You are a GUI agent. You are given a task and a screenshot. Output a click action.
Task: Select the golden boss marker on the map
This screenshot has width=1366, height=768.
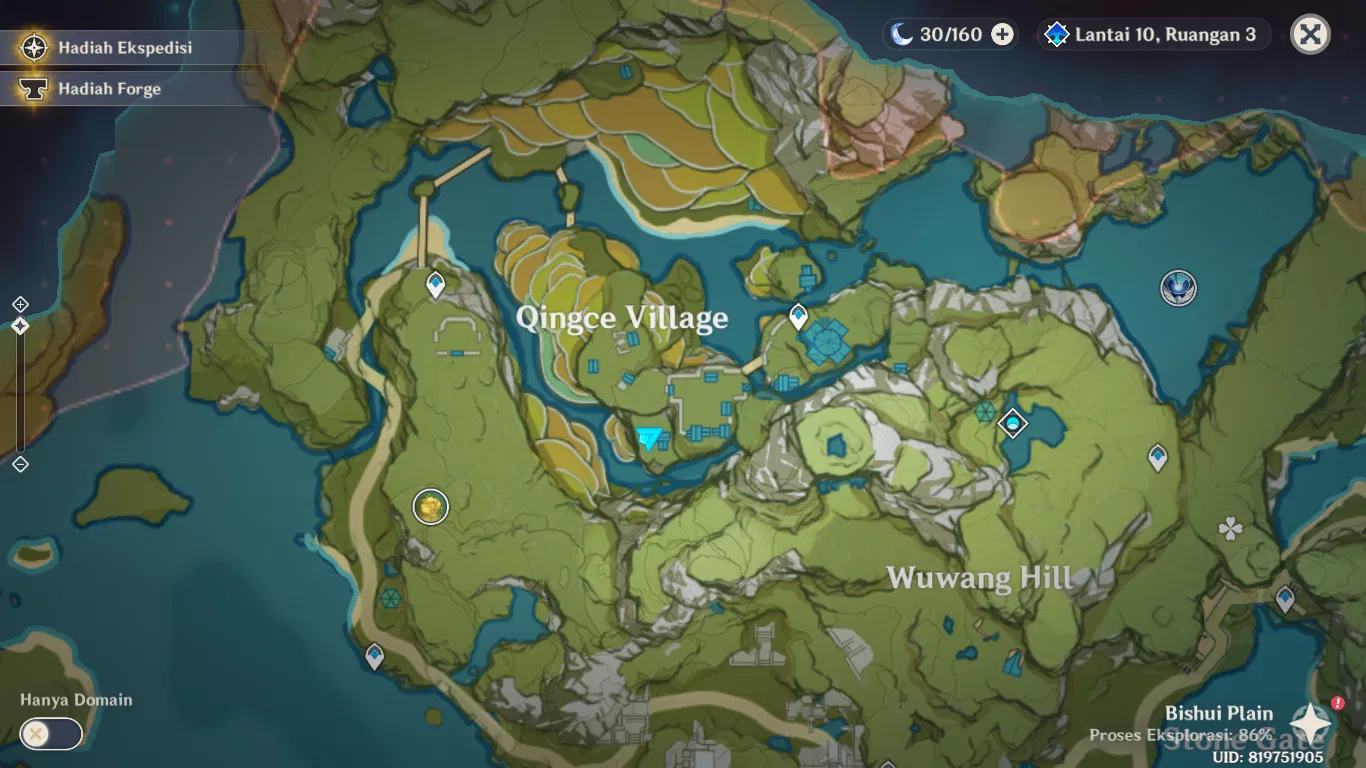point(431,507)
